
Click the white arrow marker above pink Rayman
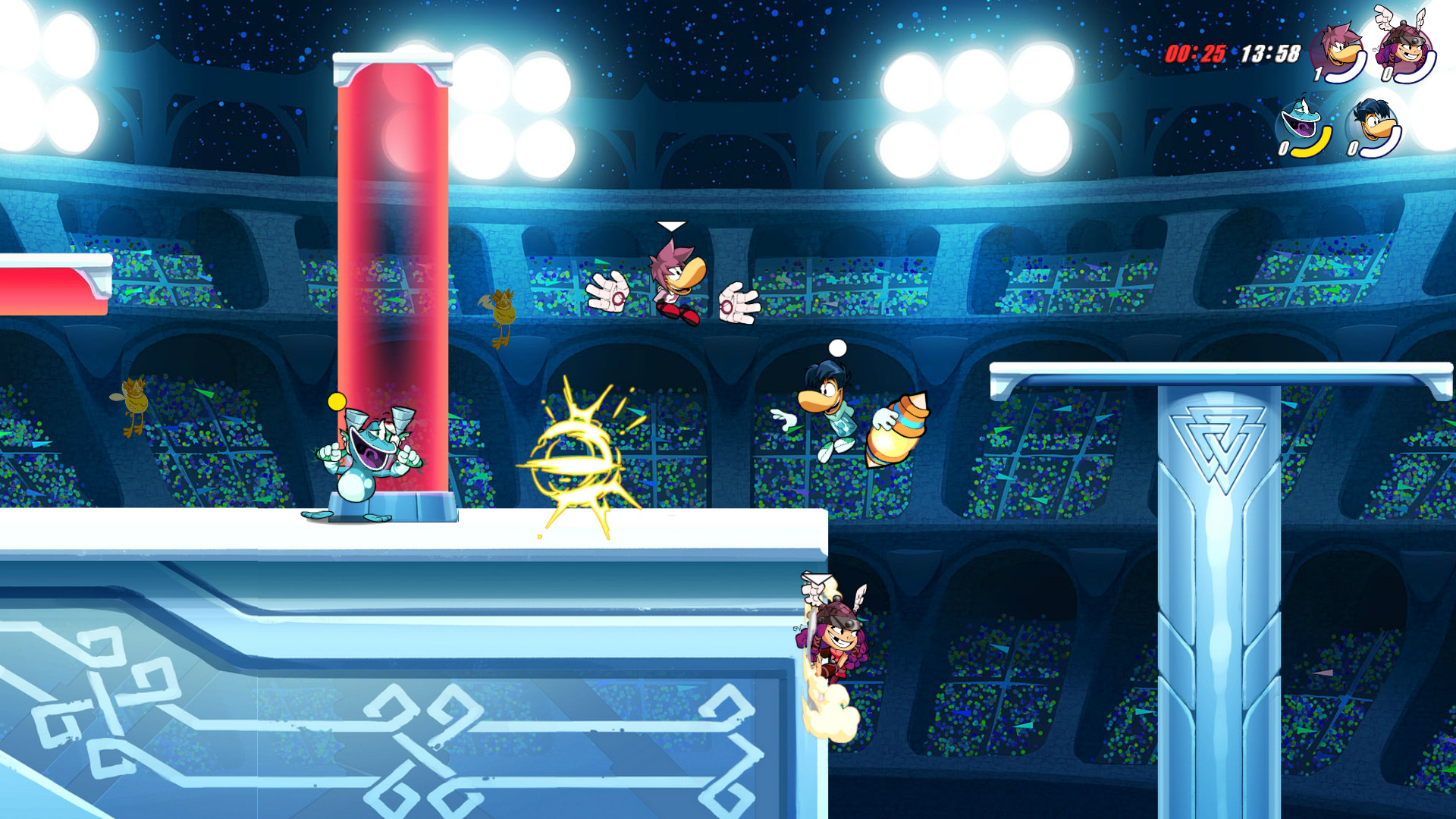click(x=670, y=225)
